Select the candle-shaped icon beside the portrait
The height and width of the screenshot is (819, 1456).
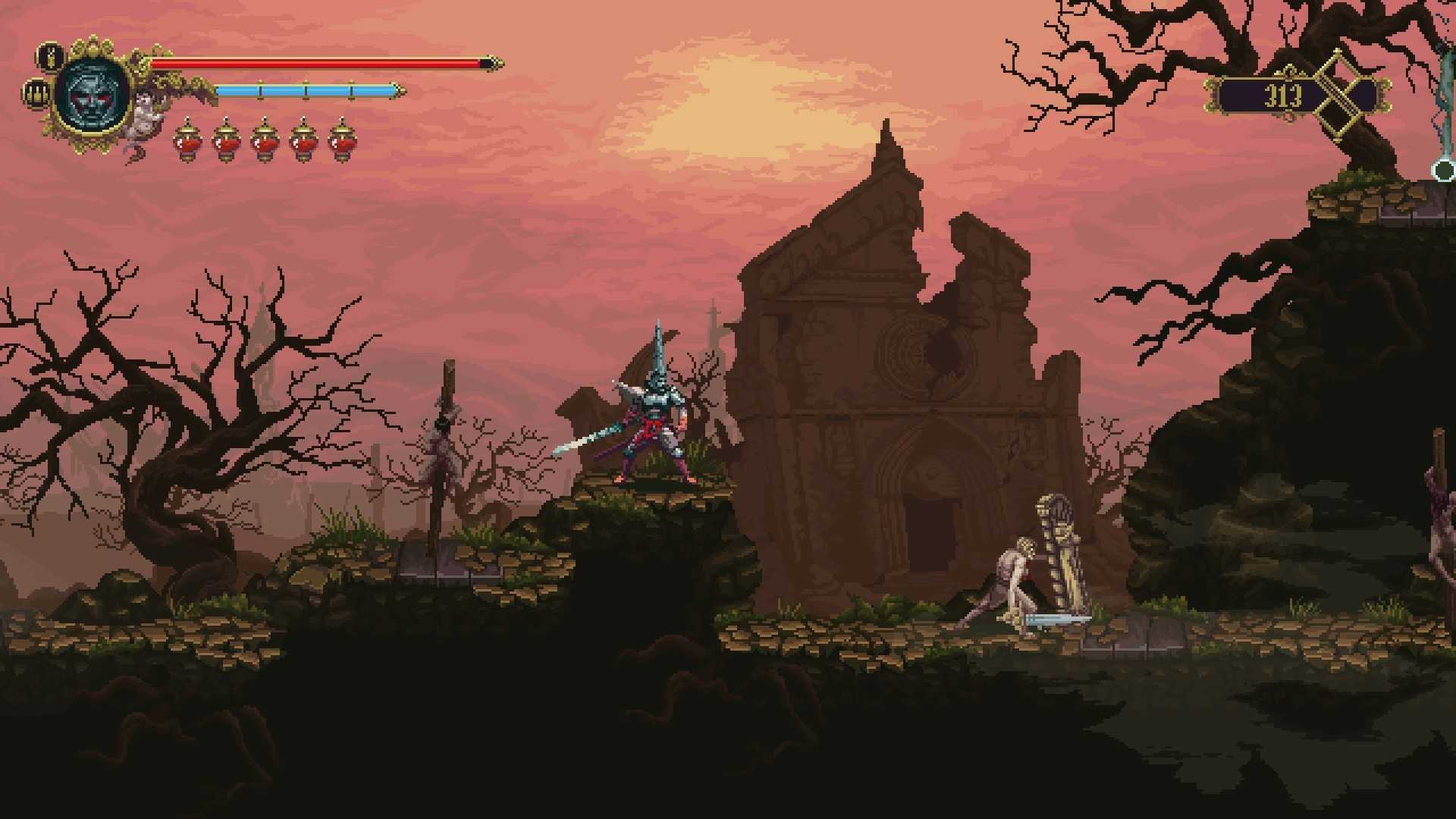(x=51, y=56)
